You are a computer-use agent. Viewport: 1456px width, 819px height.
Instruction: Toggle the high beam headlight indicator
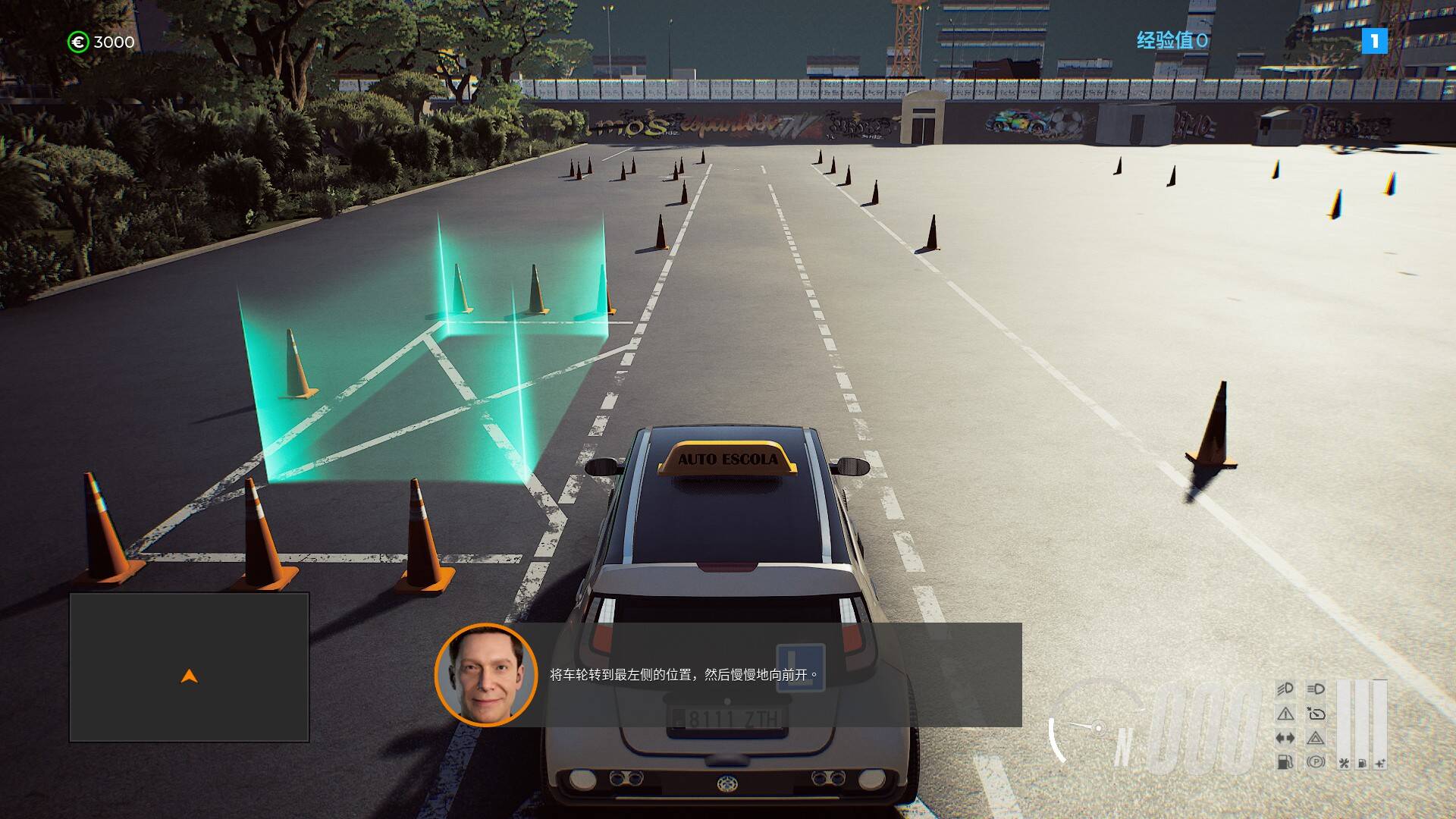pos(1316,689)
